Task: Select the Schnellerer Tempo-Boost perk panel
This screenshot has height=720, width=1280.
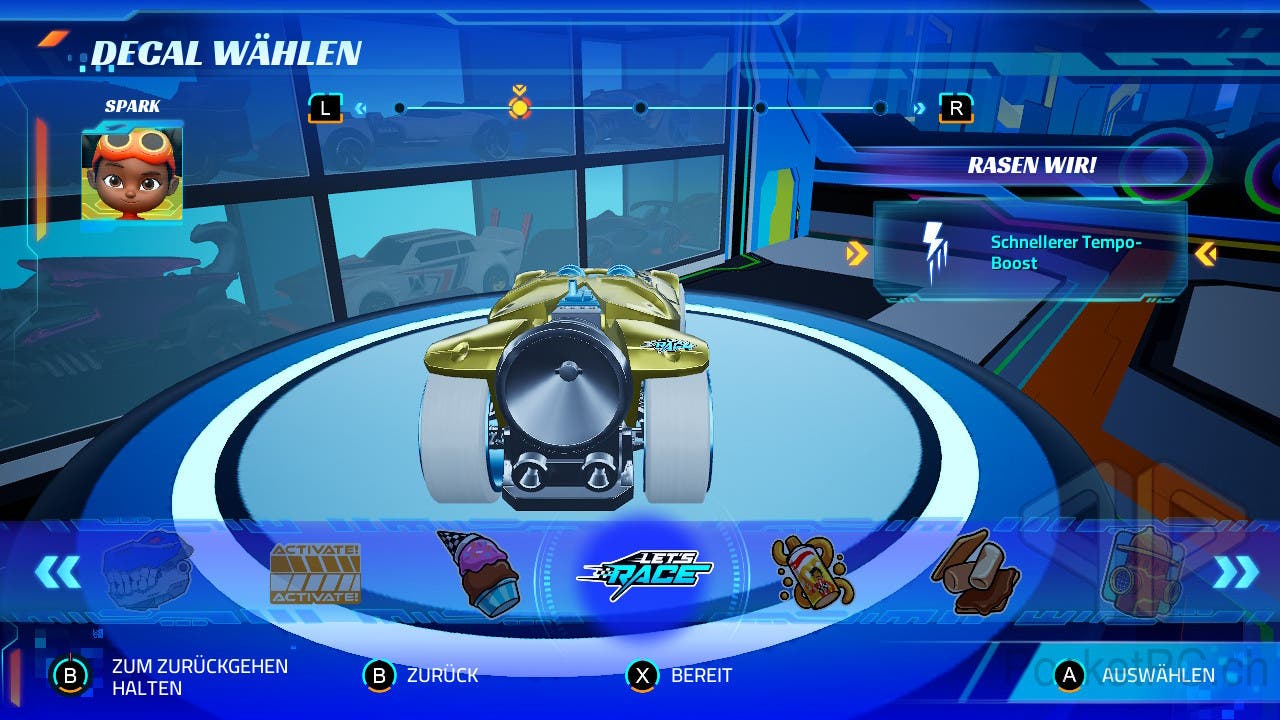Action: point(1030,253)
